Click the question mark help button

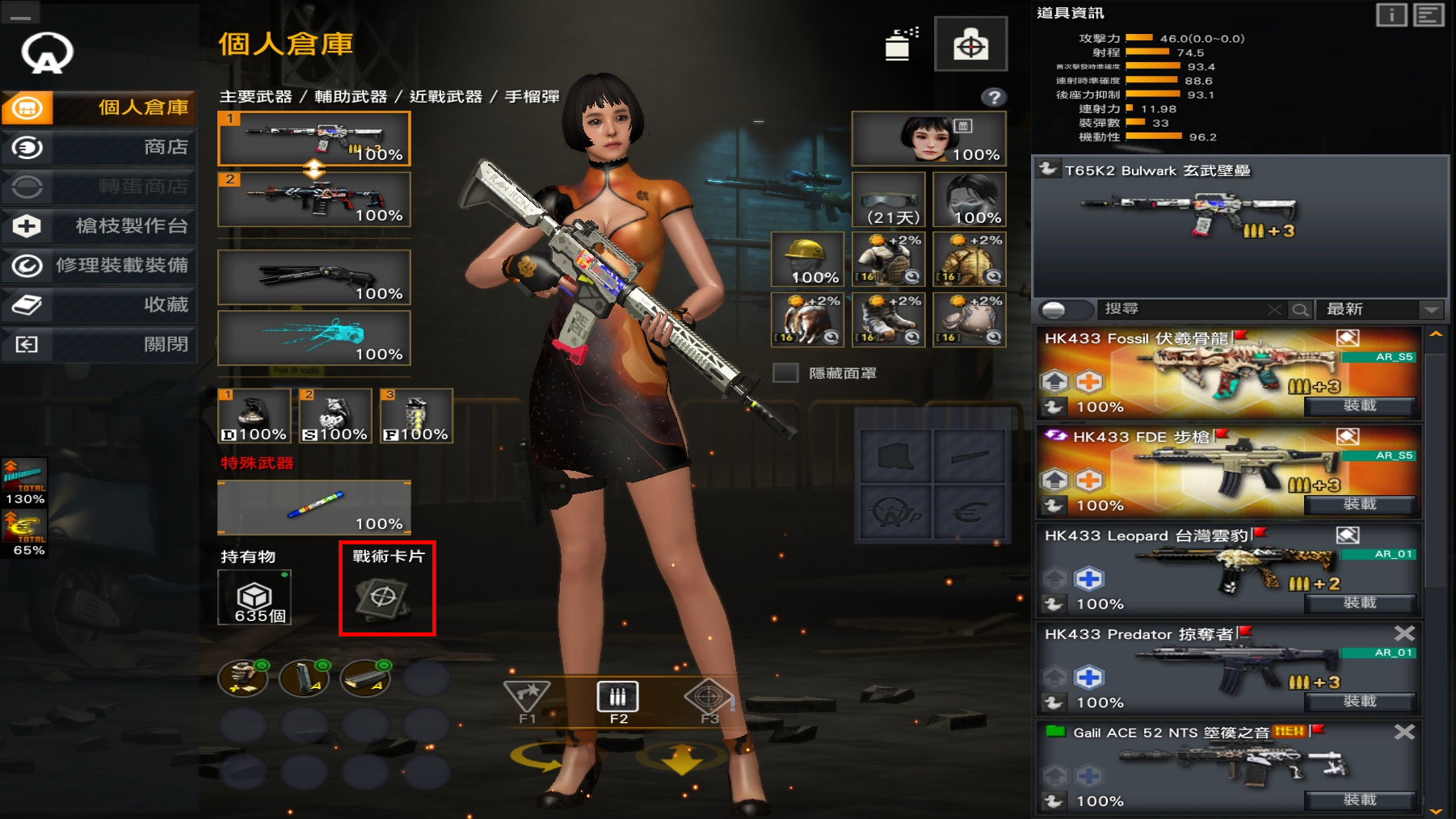pos(994,98)
